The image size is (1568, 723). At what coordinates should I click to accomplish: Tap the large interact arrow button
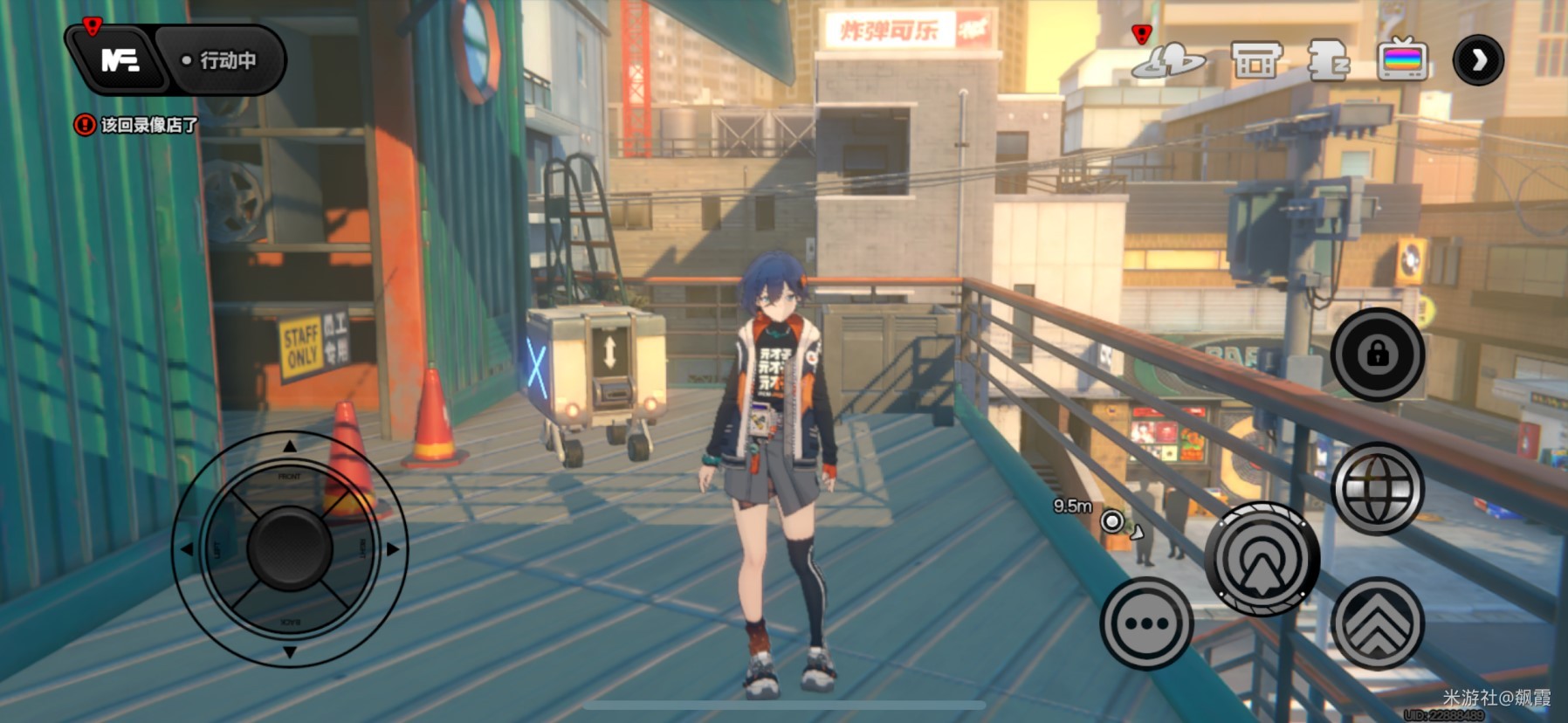pyautogui.click(x=1262, y=559)
